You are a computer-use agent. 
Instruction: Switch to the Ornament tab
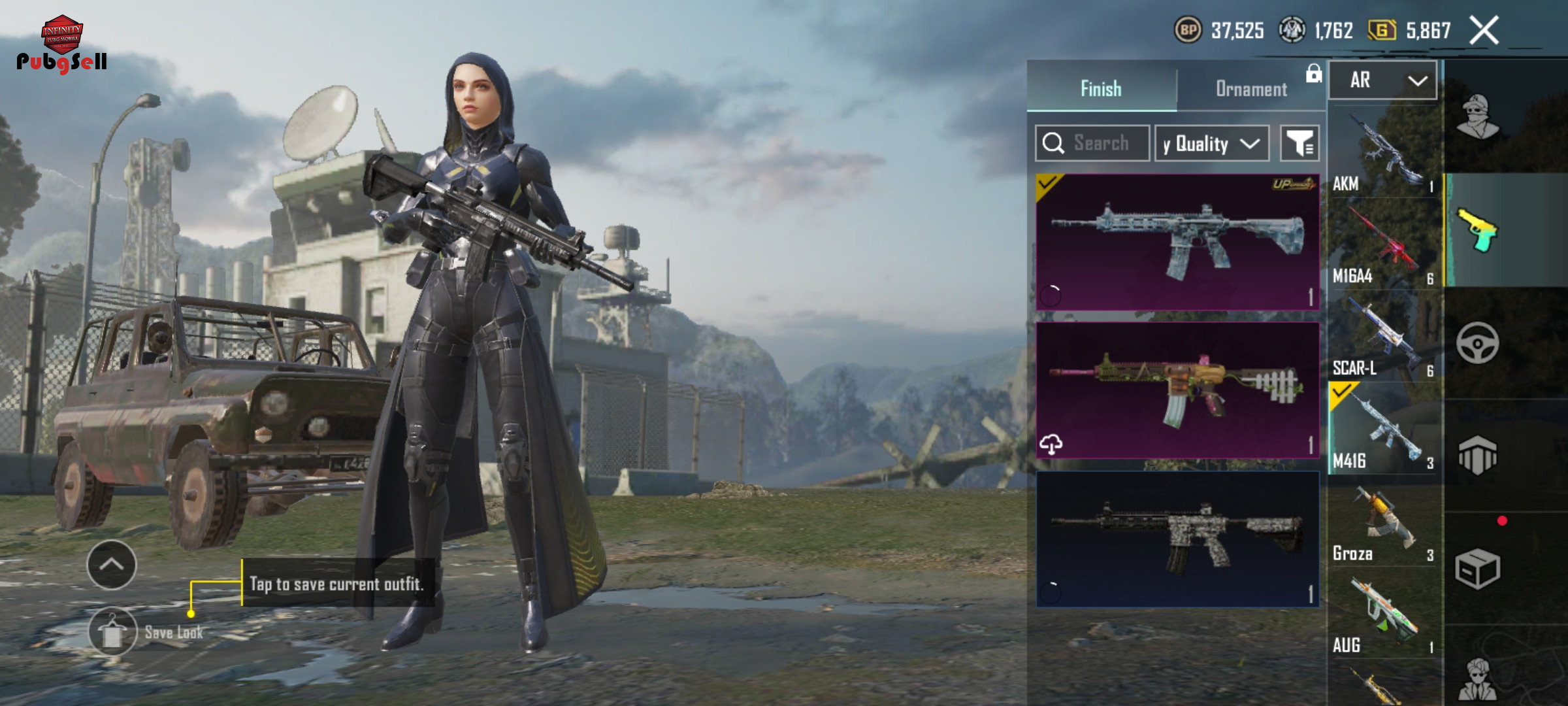(x=1250, y=89)
